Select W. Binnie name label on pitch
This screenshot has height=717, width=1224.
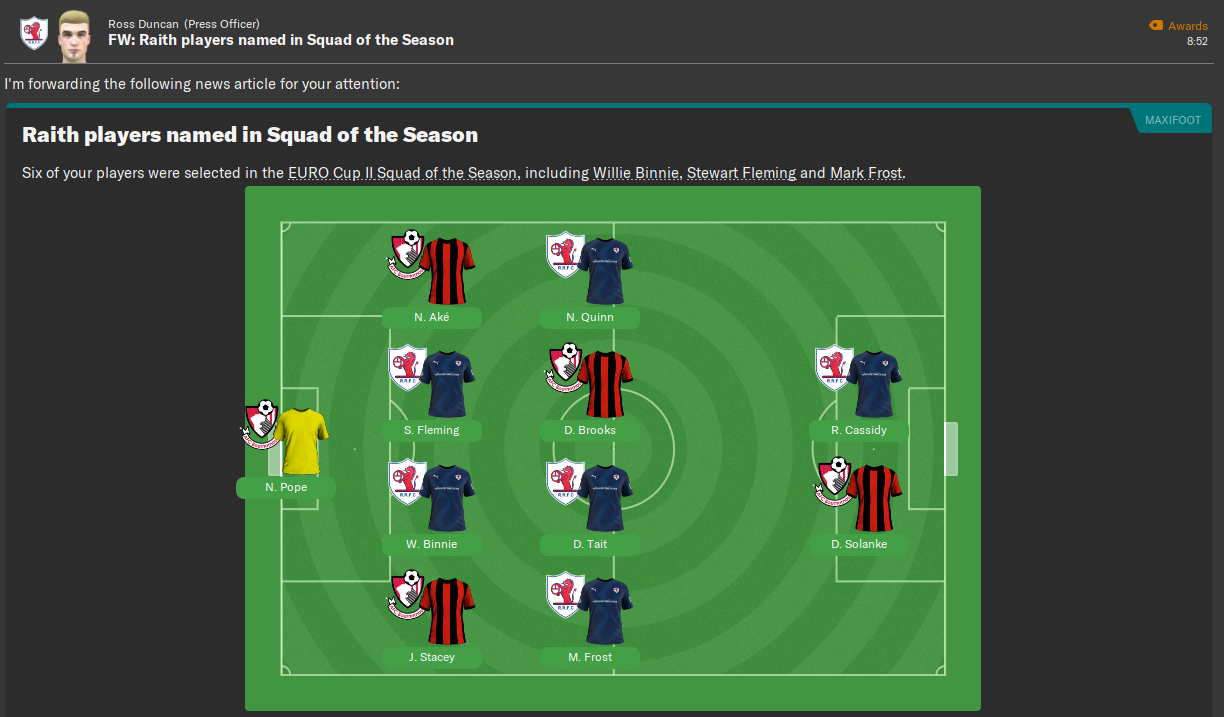(432, 545)
